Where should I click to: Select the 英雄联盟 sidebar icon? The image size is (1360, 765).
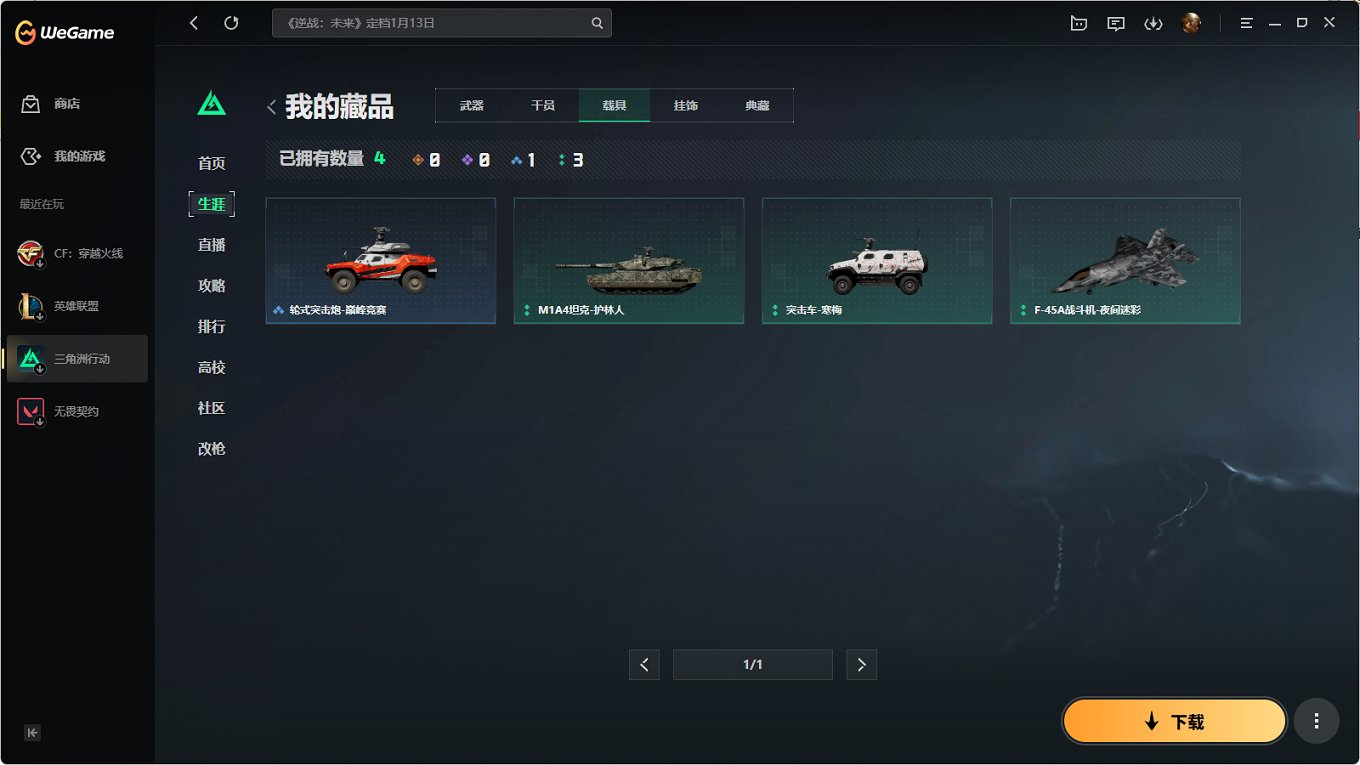[x=29, y=305]
